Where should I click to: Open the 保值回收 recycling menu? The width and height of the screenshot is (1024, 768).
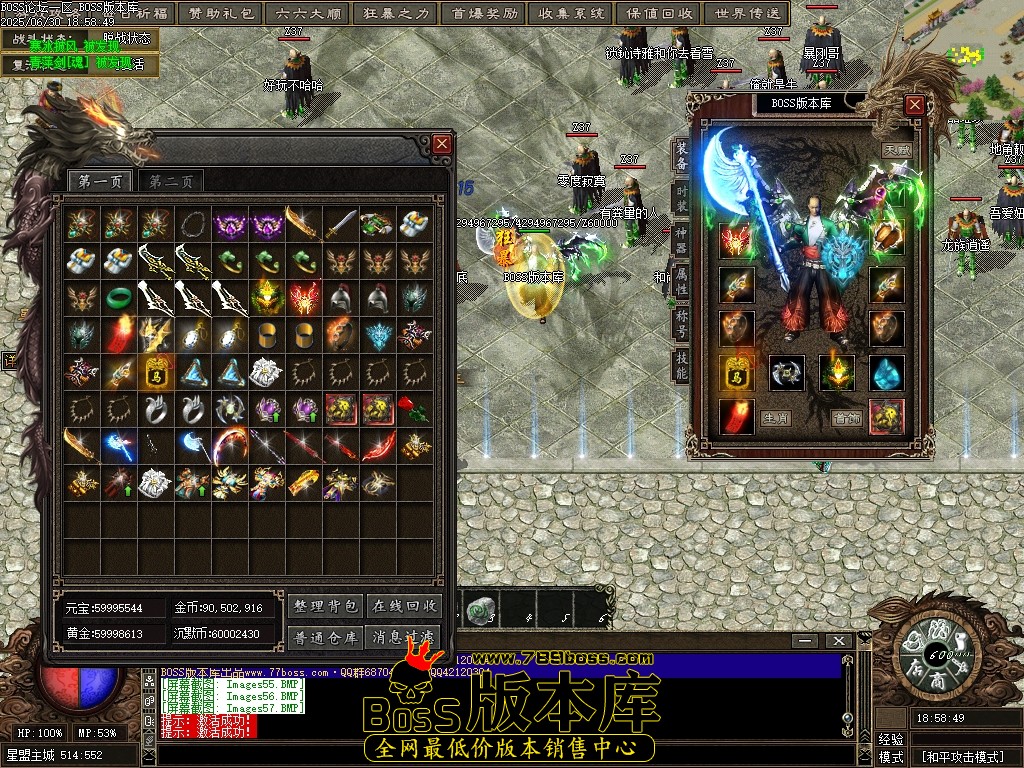coord(659,14)
